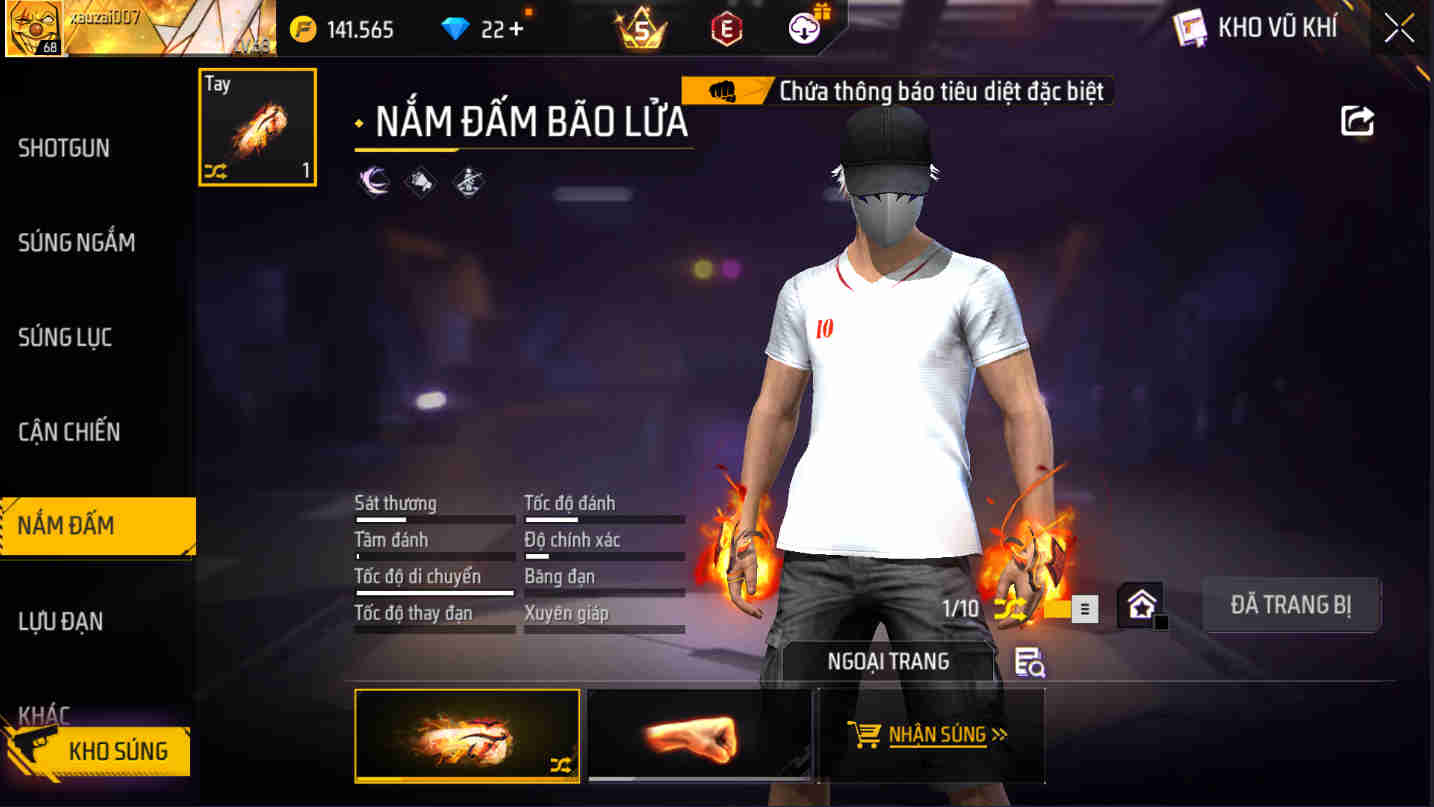
Task: Click the diamond top-up icon
Action: [458, 28]
